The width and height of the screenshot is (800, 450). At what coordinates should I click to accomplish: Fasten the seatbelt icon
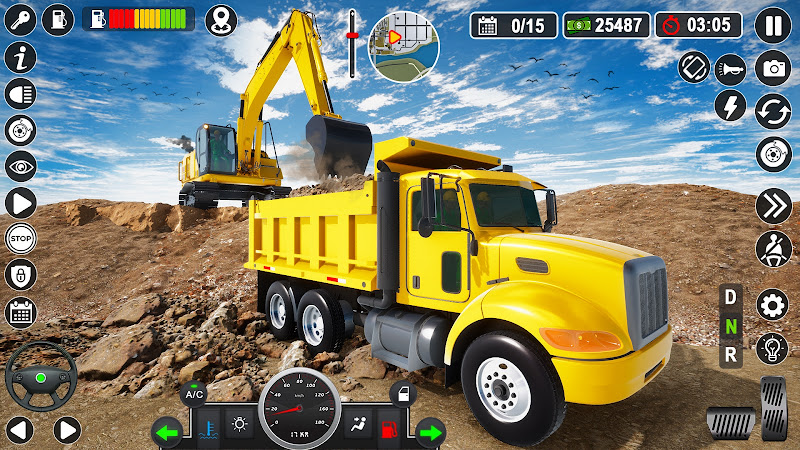tap(772, 246)
